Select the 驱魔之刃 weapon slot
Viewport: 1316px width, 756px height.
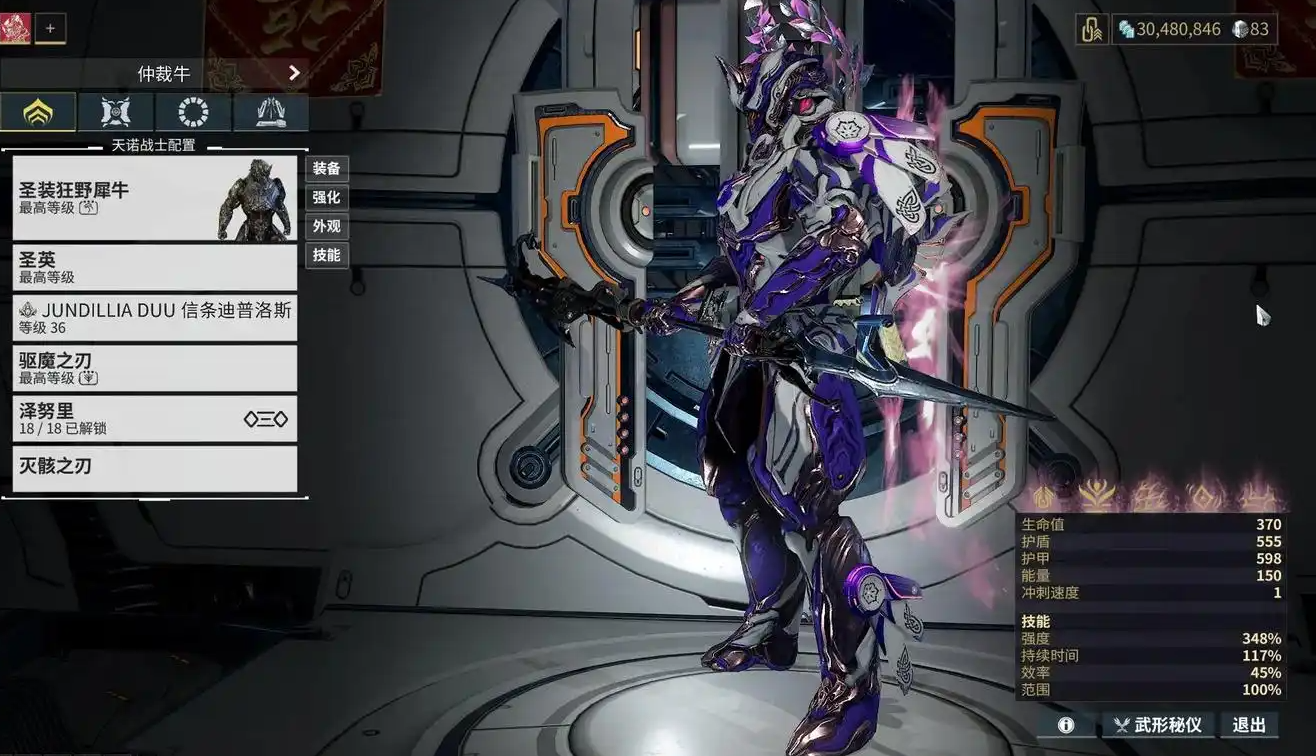155,368
